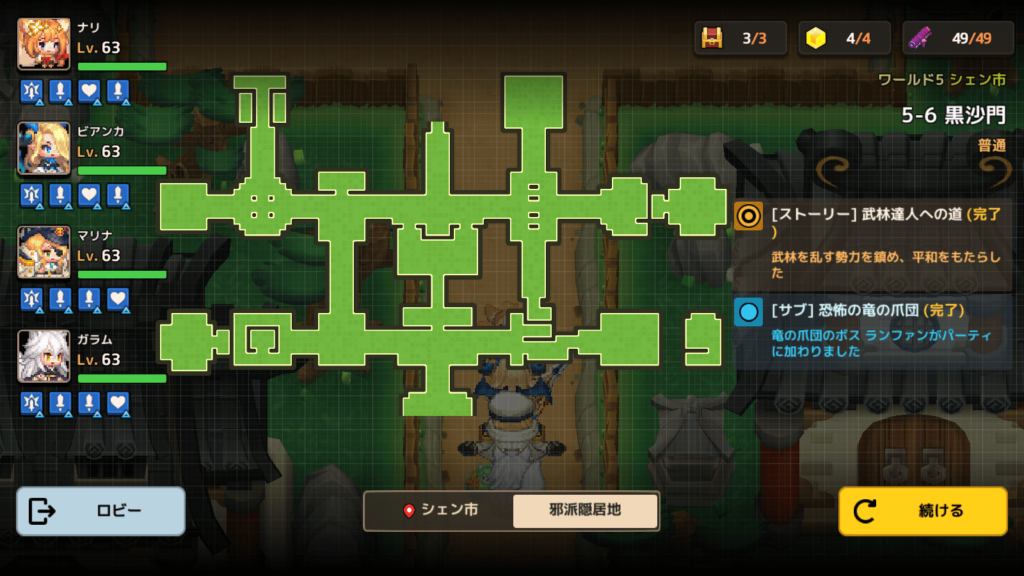Pick マリナ's character portrait
This screenshot has height=576, width=1024.
44,252
